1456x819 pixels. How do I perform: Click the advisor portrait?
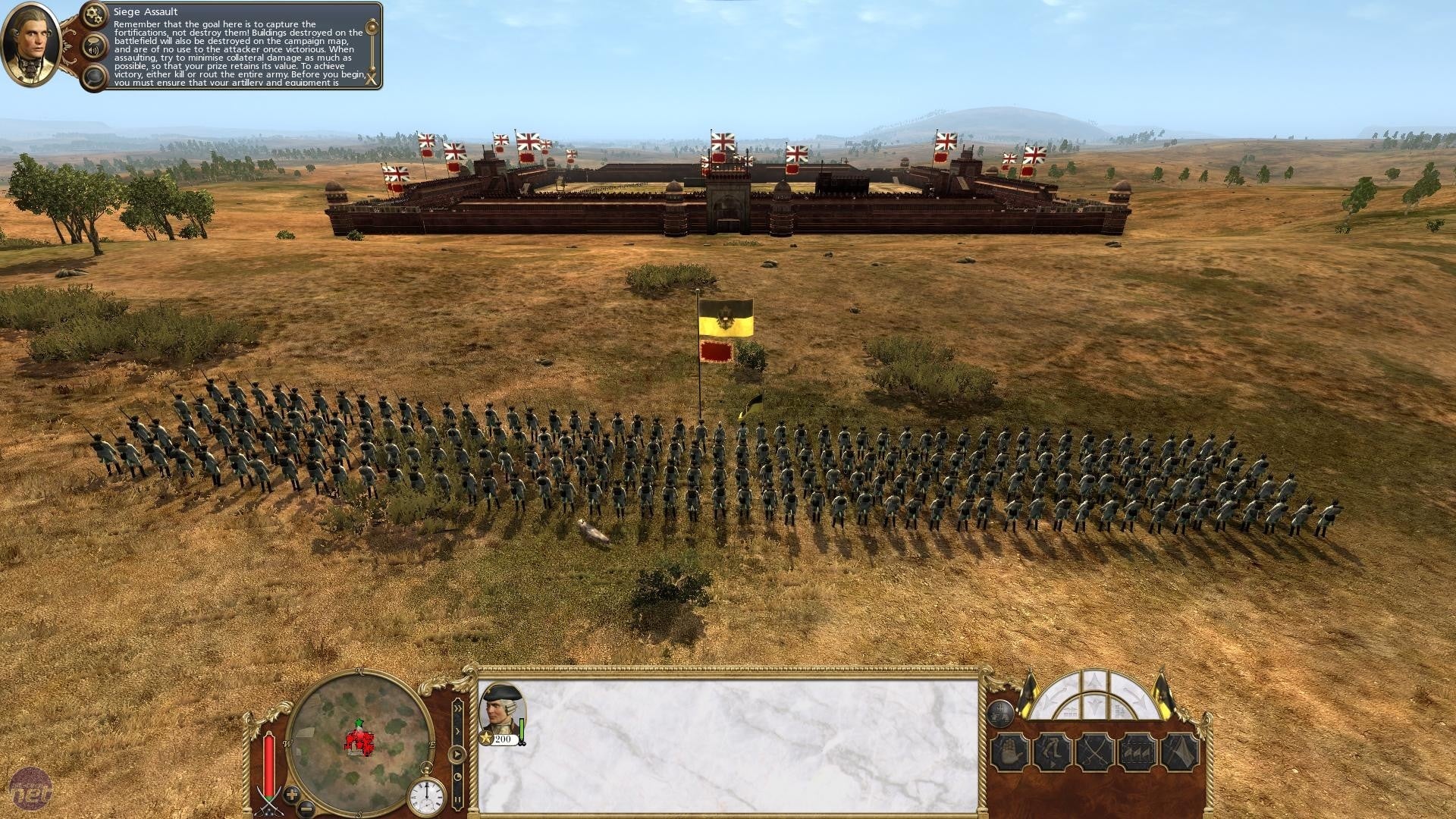(x=30, y=44)
